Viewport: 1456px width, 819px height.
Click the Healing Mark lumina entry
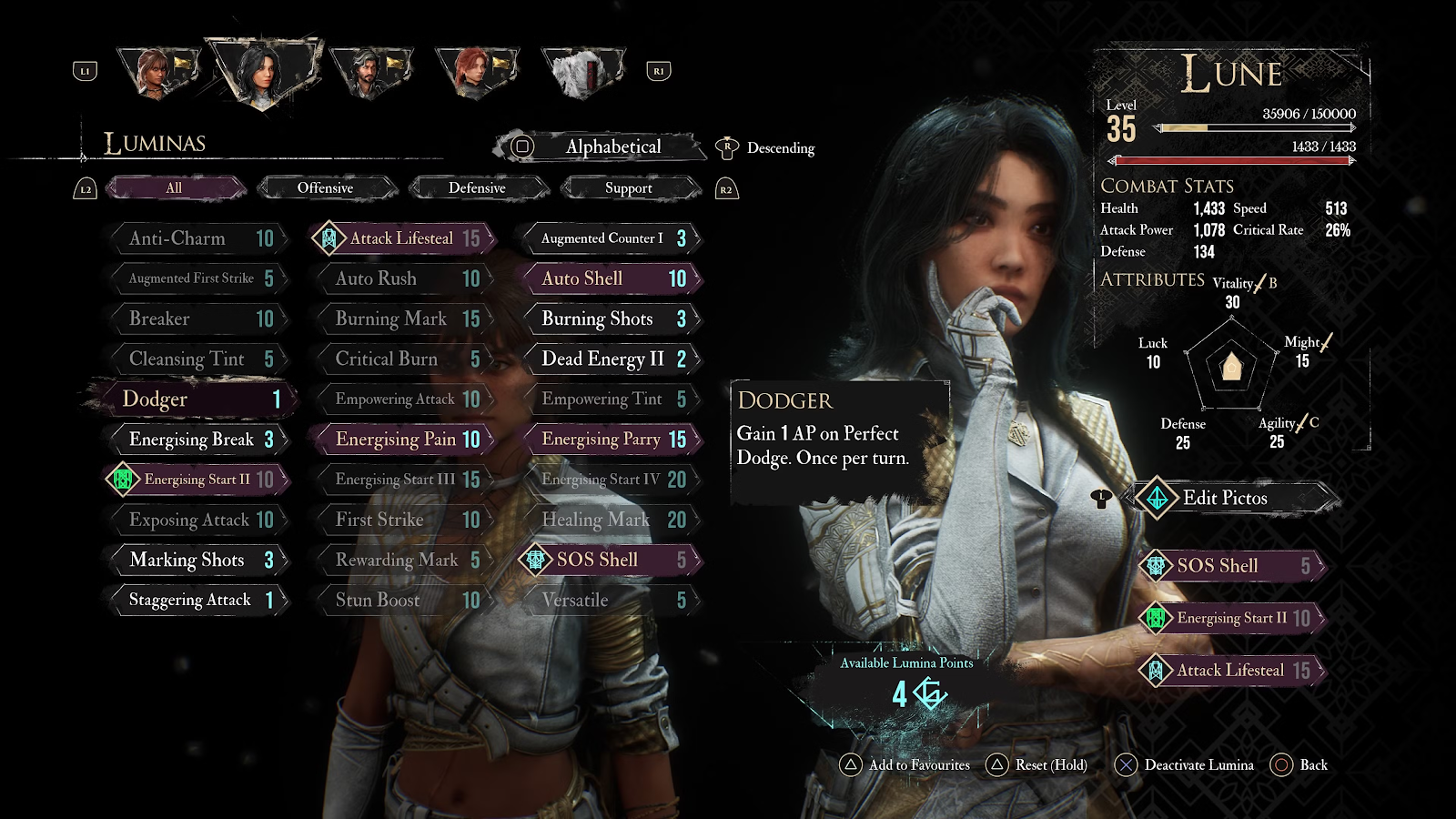pos(611,520)
